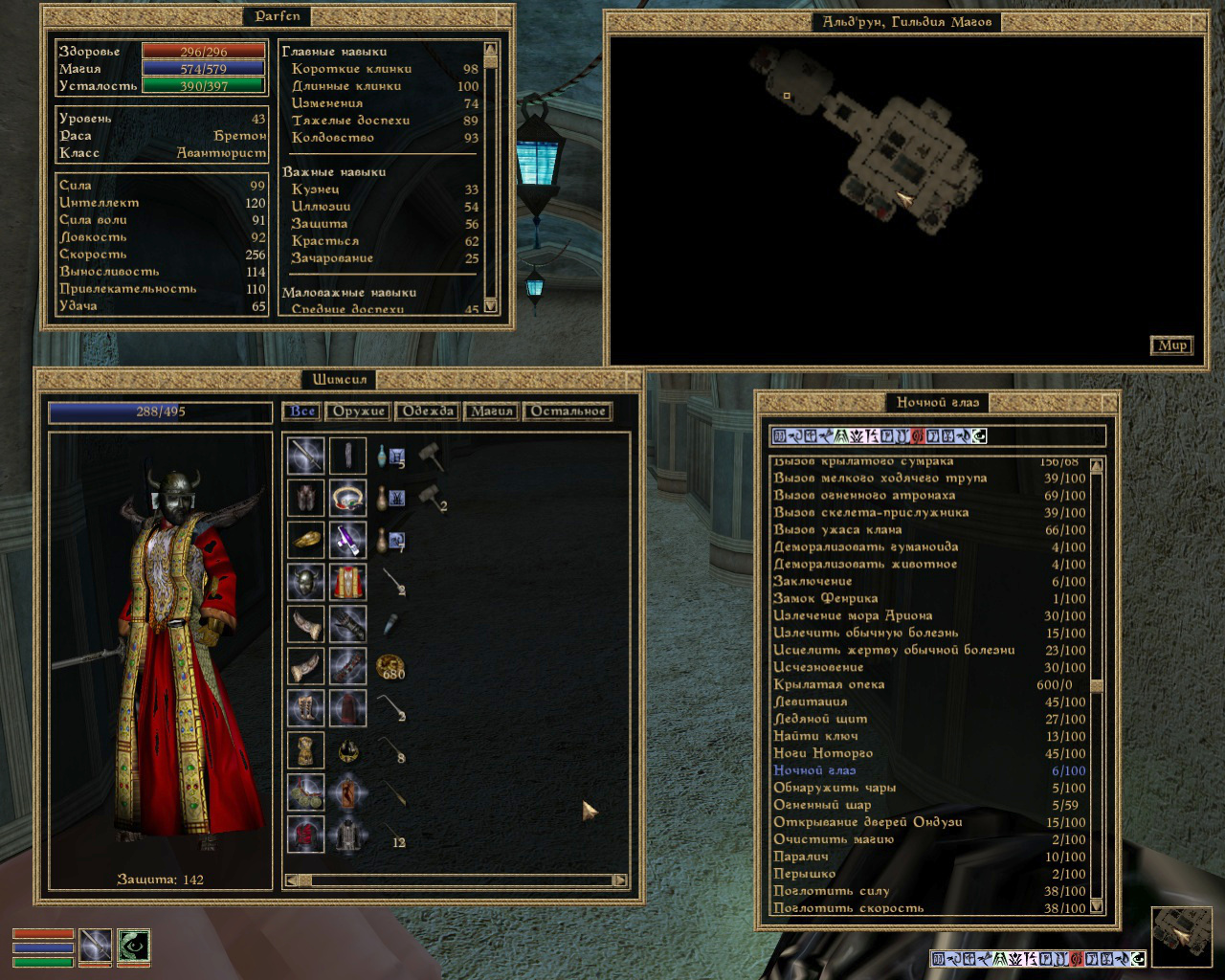Select the Огненный шар spell

(x=822, y=805)
